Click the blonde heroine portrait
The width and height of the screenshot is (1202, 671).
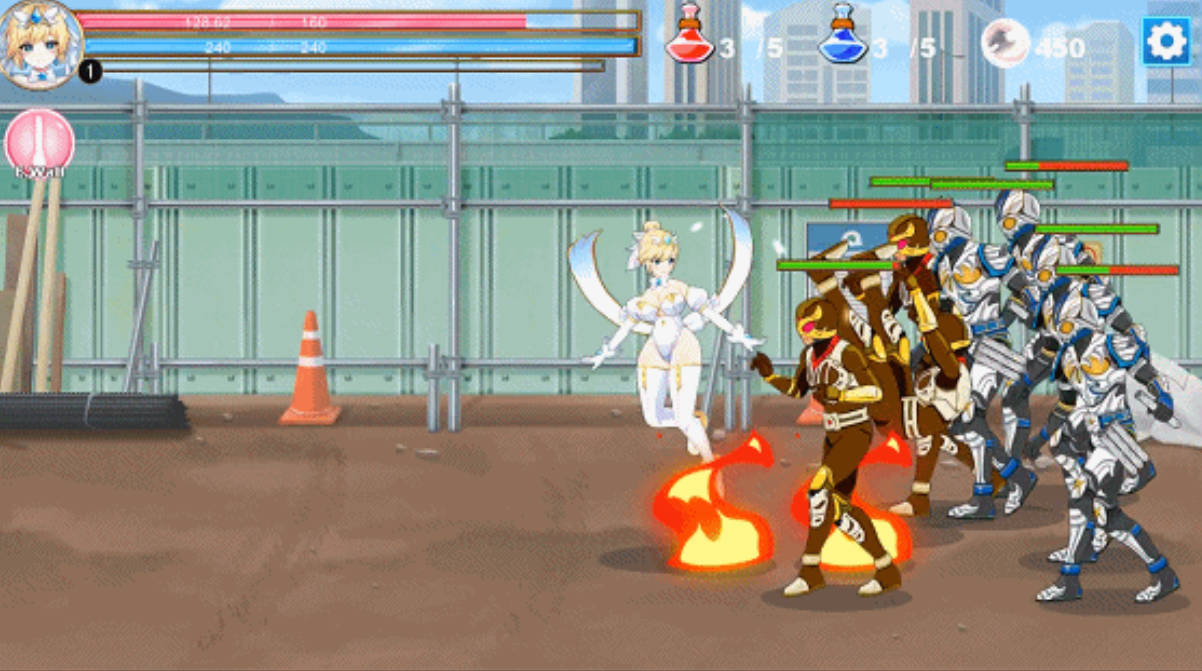[40, 44]
